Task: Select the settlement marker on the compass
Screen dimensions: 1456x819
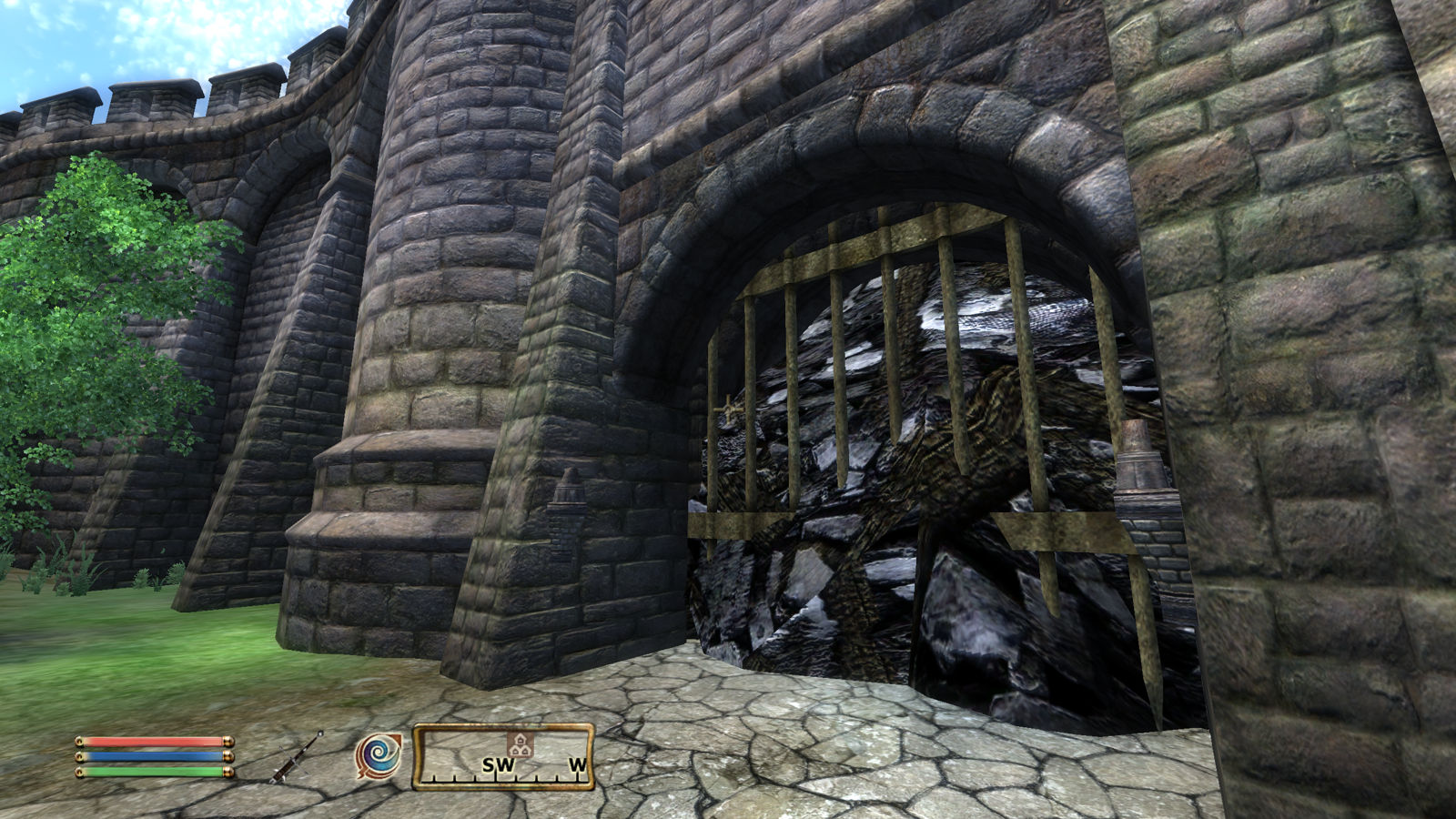Action: pos(520,744)
